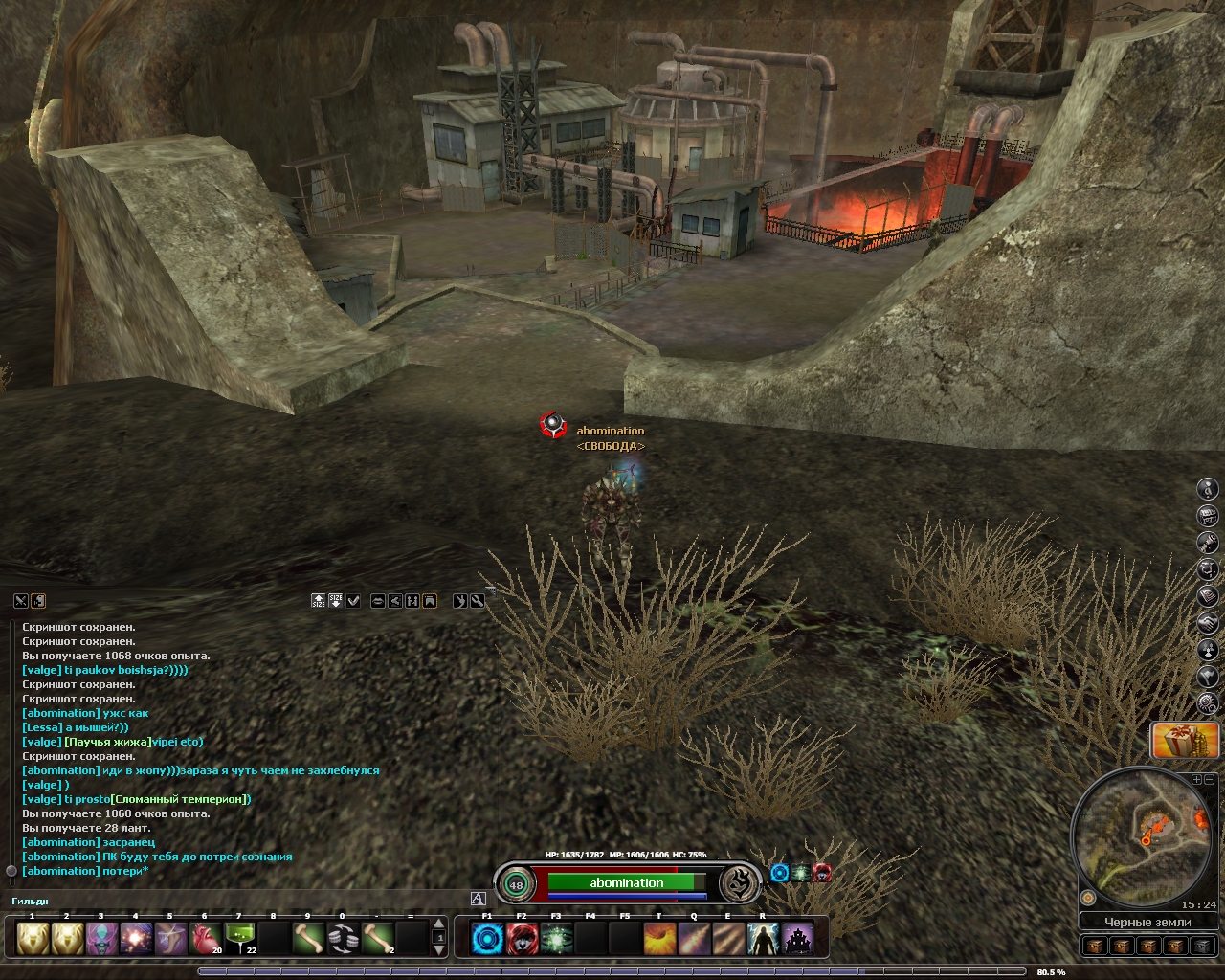The height and width of the screenshot is (980, 1225).
Task: Zoom in the minimap with the plus button
Action: pyautogui.click(x=1196, y=780)
